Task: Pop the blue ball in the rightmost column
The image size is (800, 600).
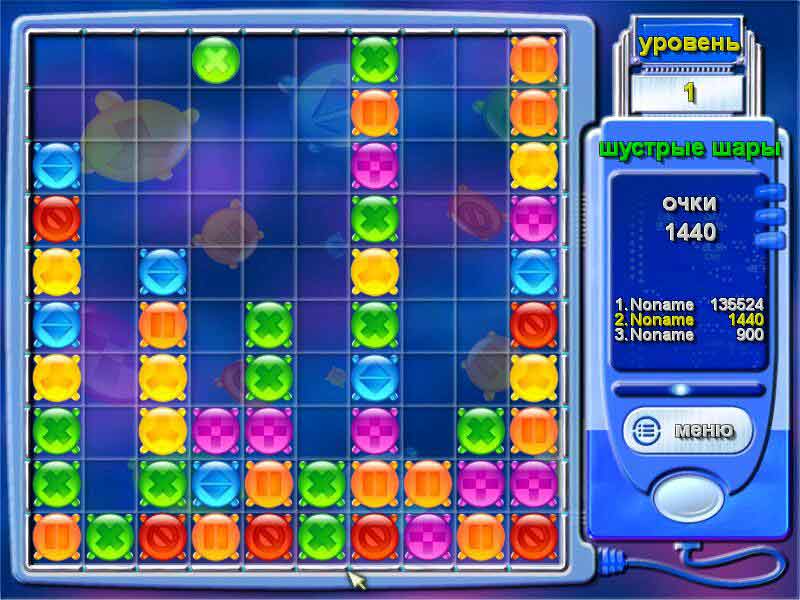Action: tap(534, 272)
